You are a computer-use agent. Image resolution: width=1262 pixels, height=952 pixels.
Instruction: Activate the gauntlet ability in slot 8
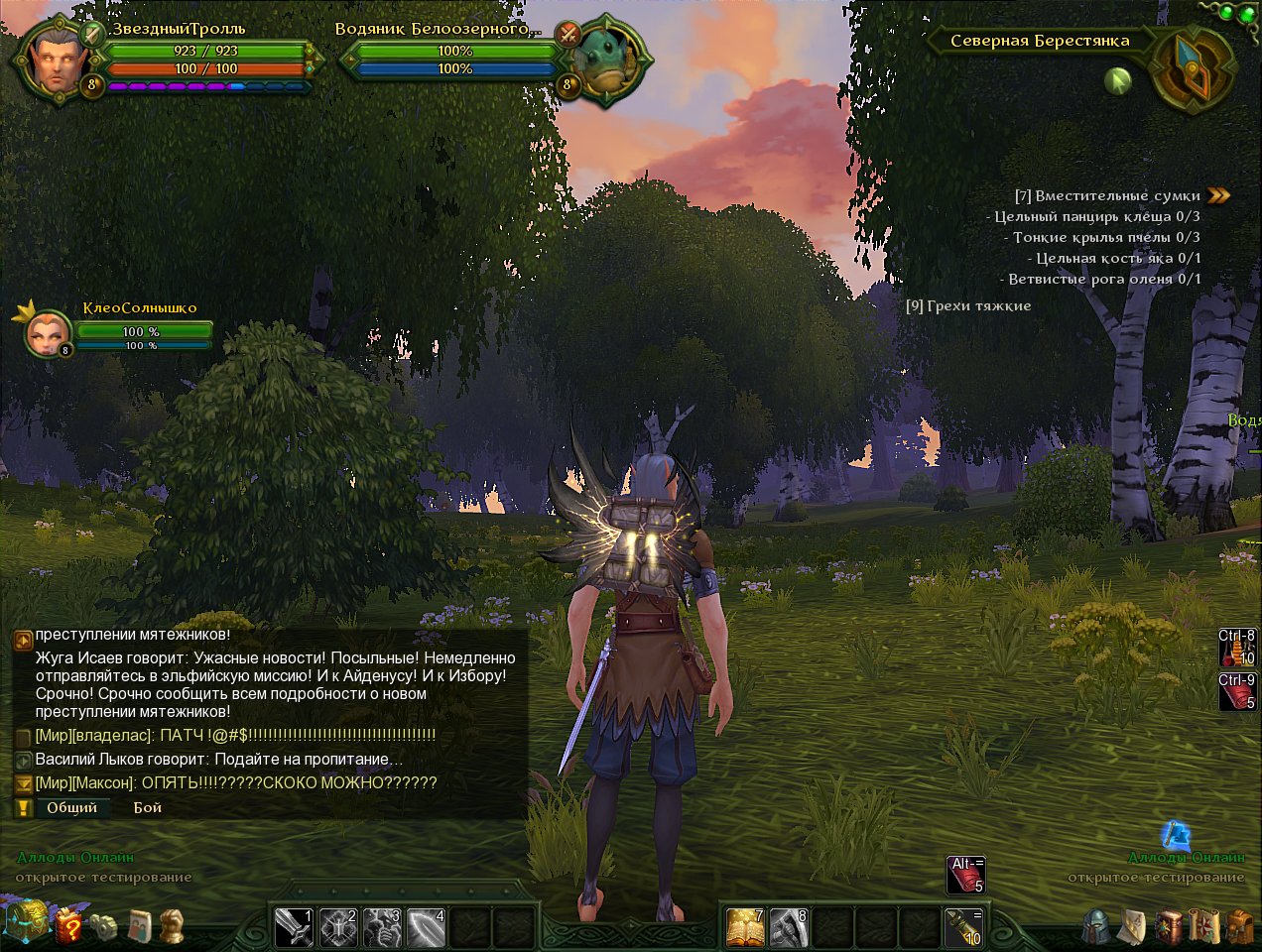pos(789,928)
